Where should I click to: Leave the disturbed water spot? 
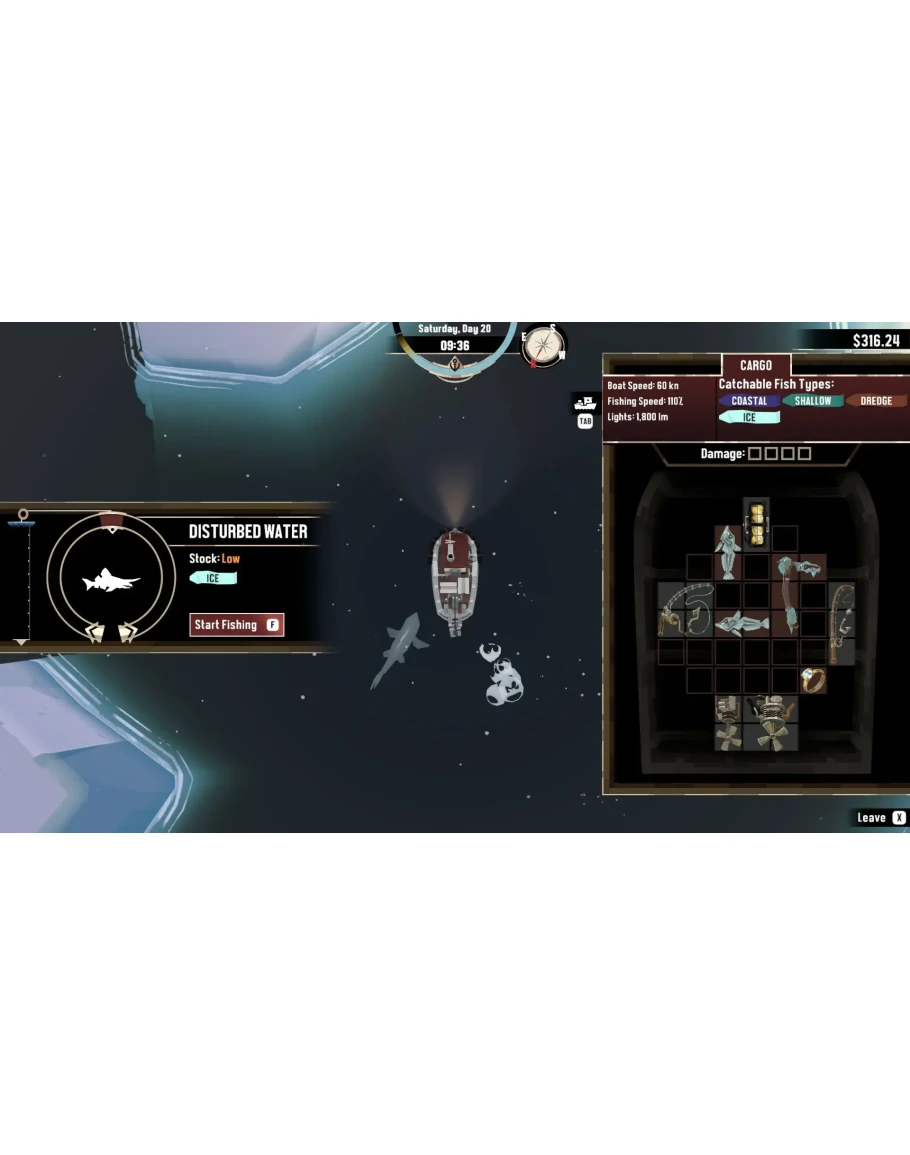coord(881,818)
